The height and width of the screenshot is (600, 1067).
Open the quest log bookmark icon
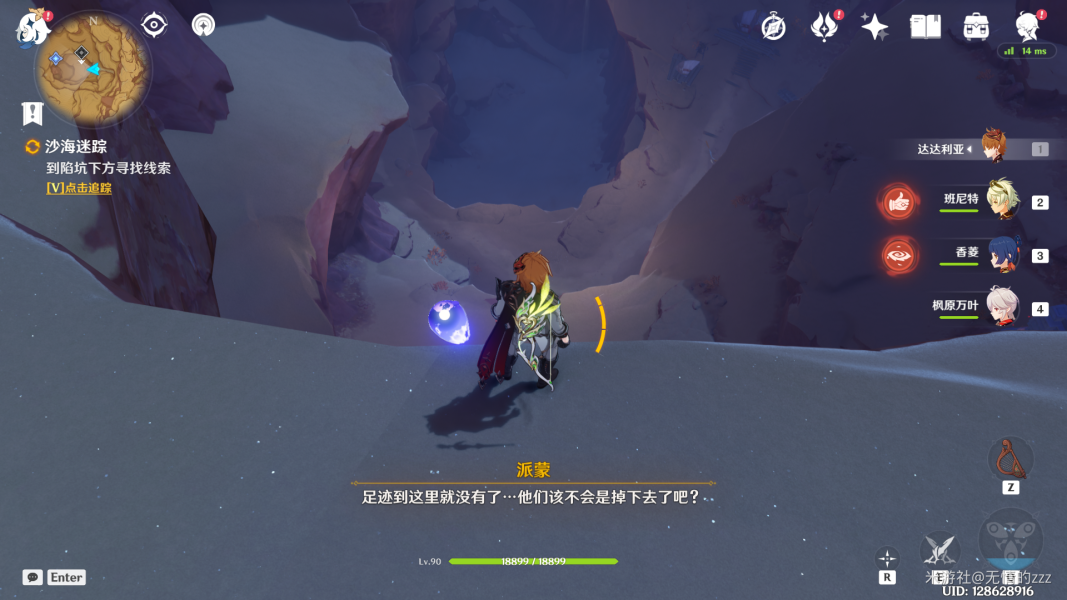(x=33, y=113)
